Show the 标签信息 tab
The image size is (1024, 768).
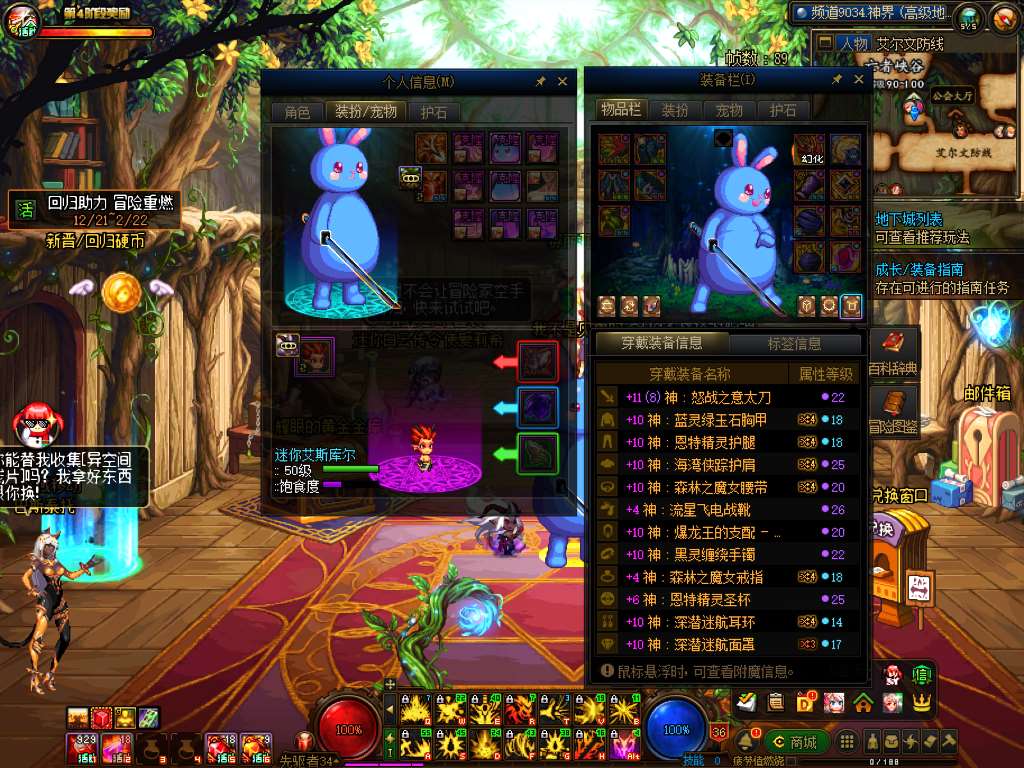[794, 344]
